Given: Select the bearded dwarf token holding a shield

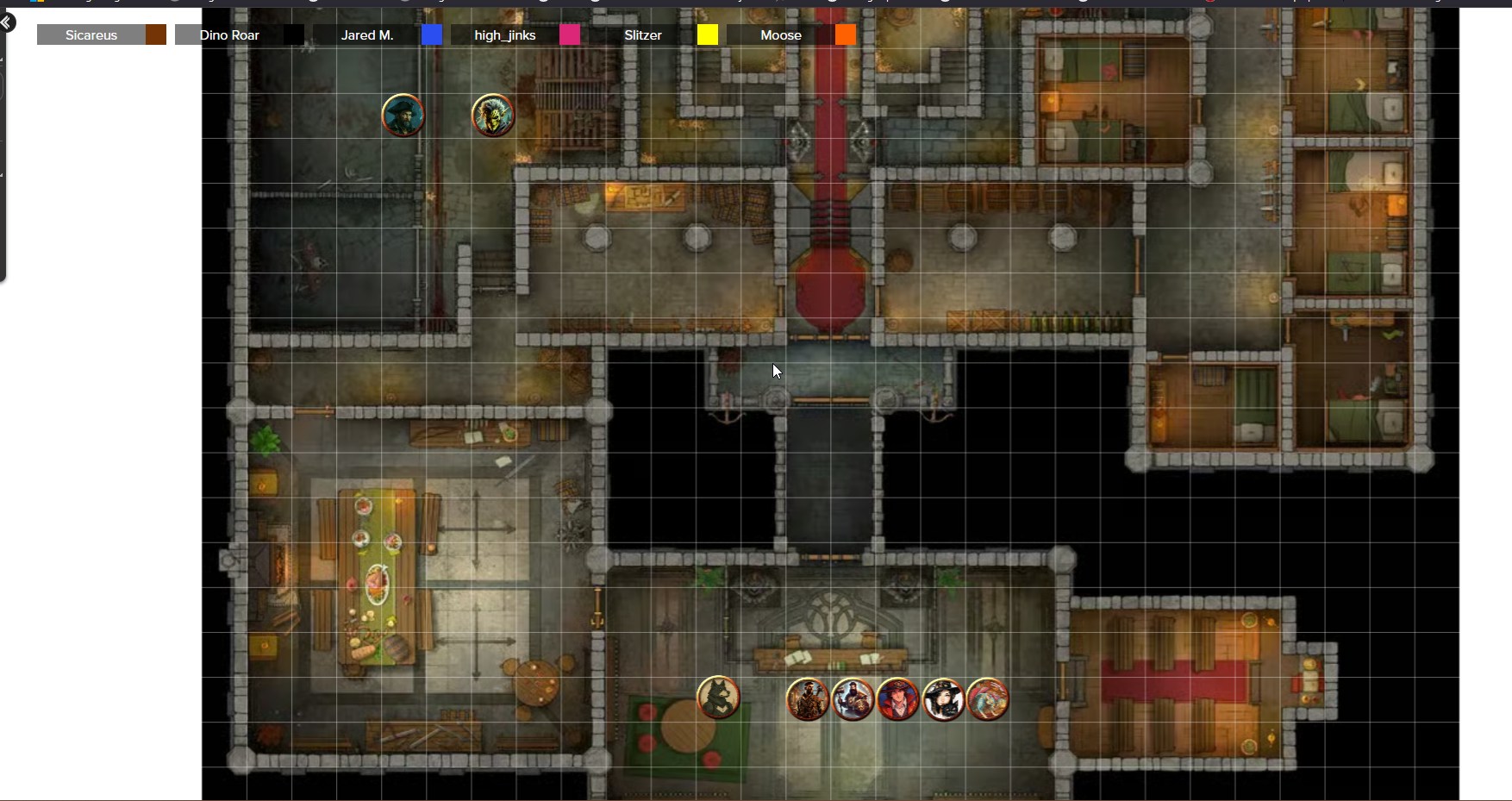Looking at the screenshot, I should point(853,698).
